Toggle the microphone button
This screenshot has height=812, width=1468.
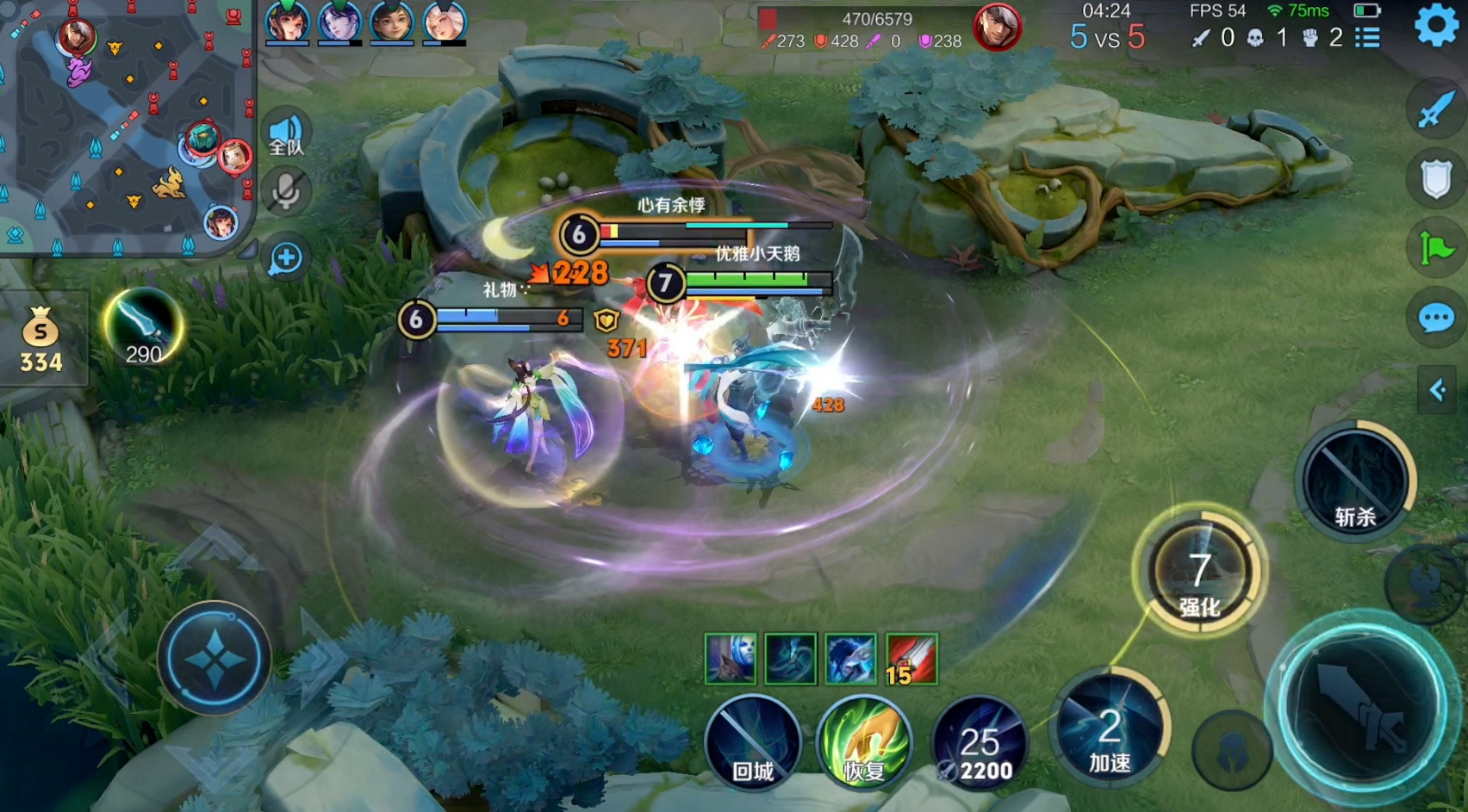pyautogui.click(x=285, y=192)
